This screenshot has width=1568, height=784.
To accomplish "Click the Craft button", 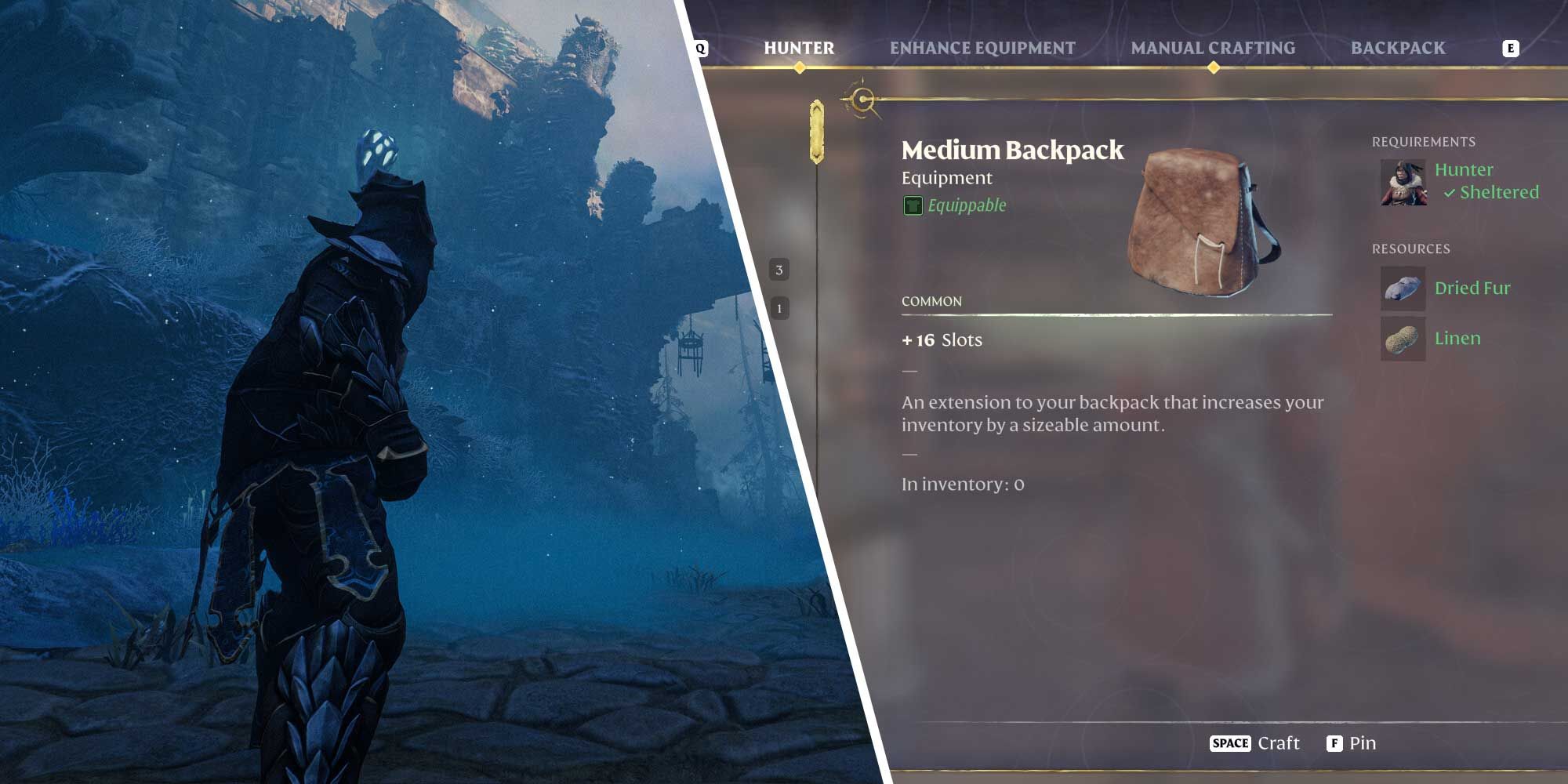I will pyautogui.click(x=1278, y=742).
